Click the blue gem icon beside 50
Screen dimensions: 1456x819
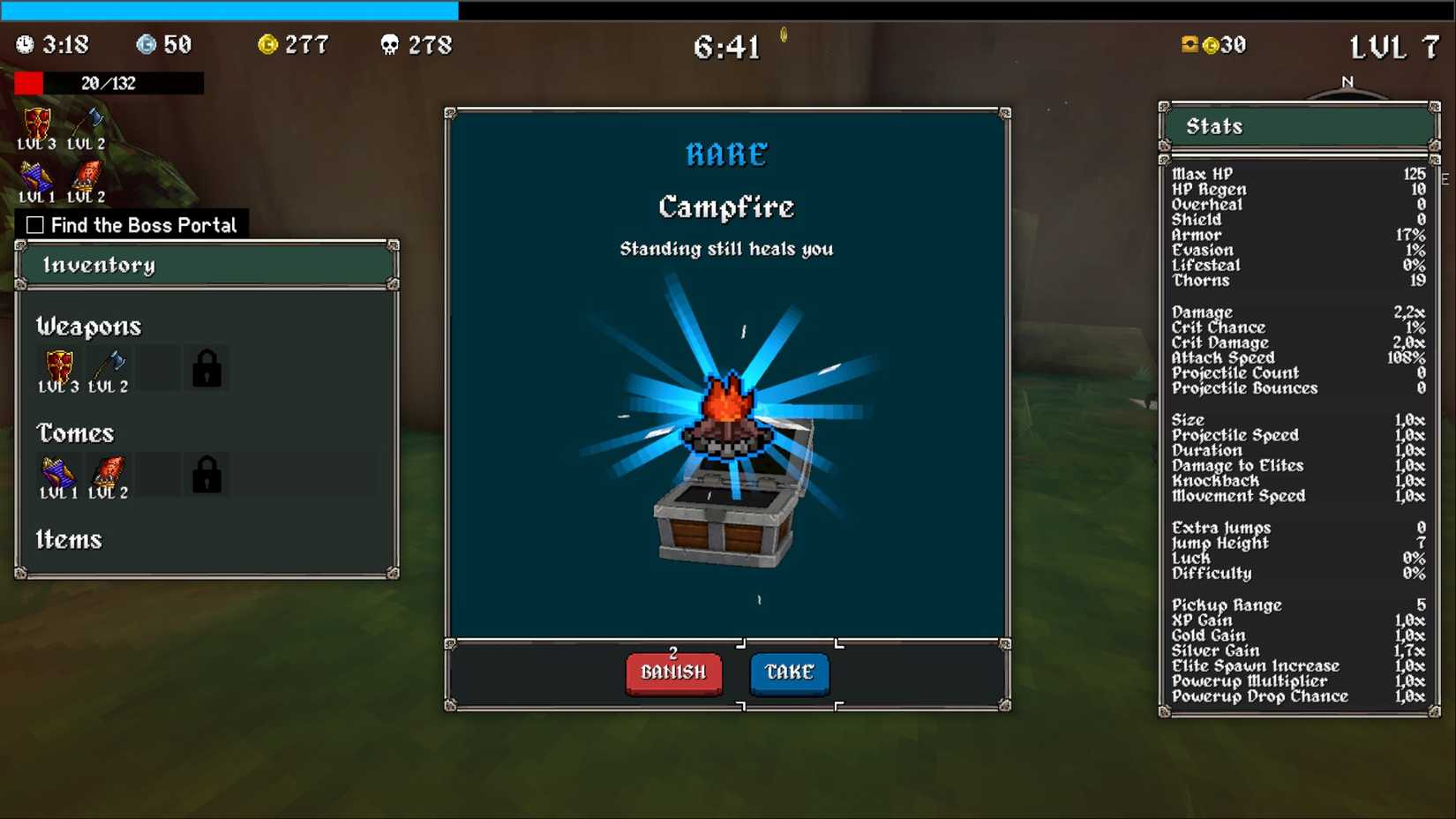146,44
